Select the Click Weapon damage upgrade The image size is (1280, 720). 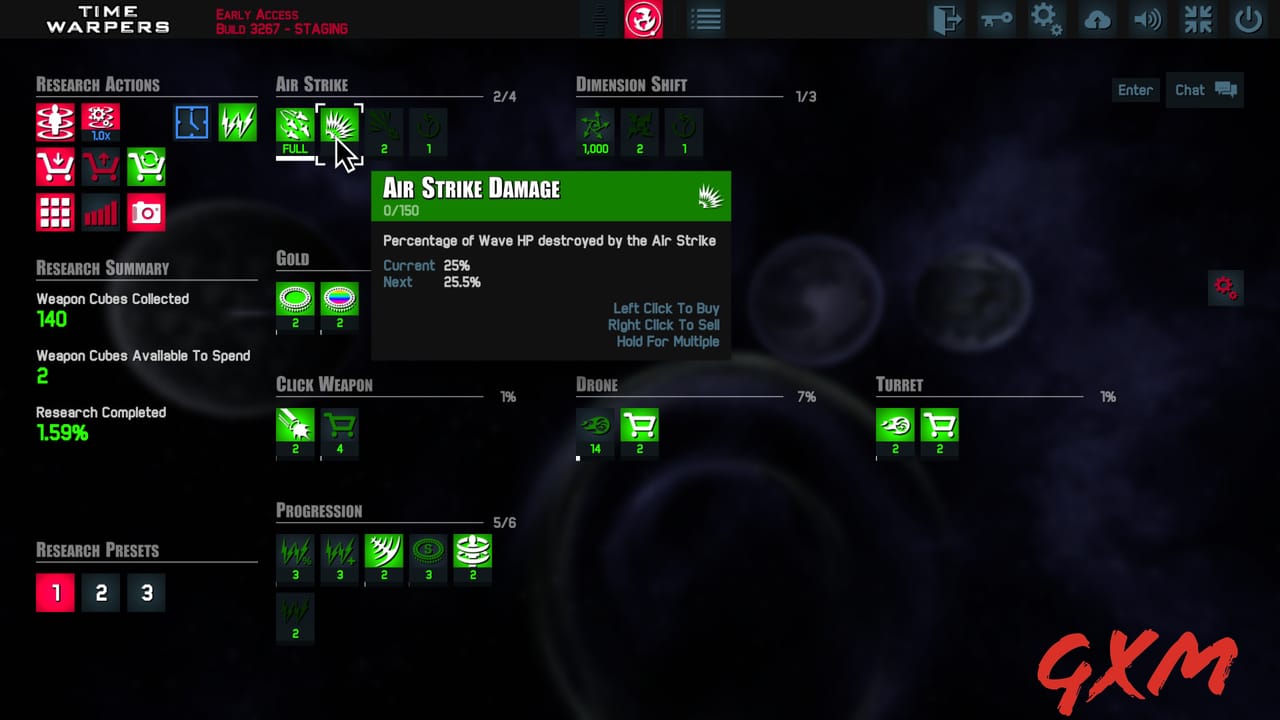pyautogui.click(x=294, y=425)
